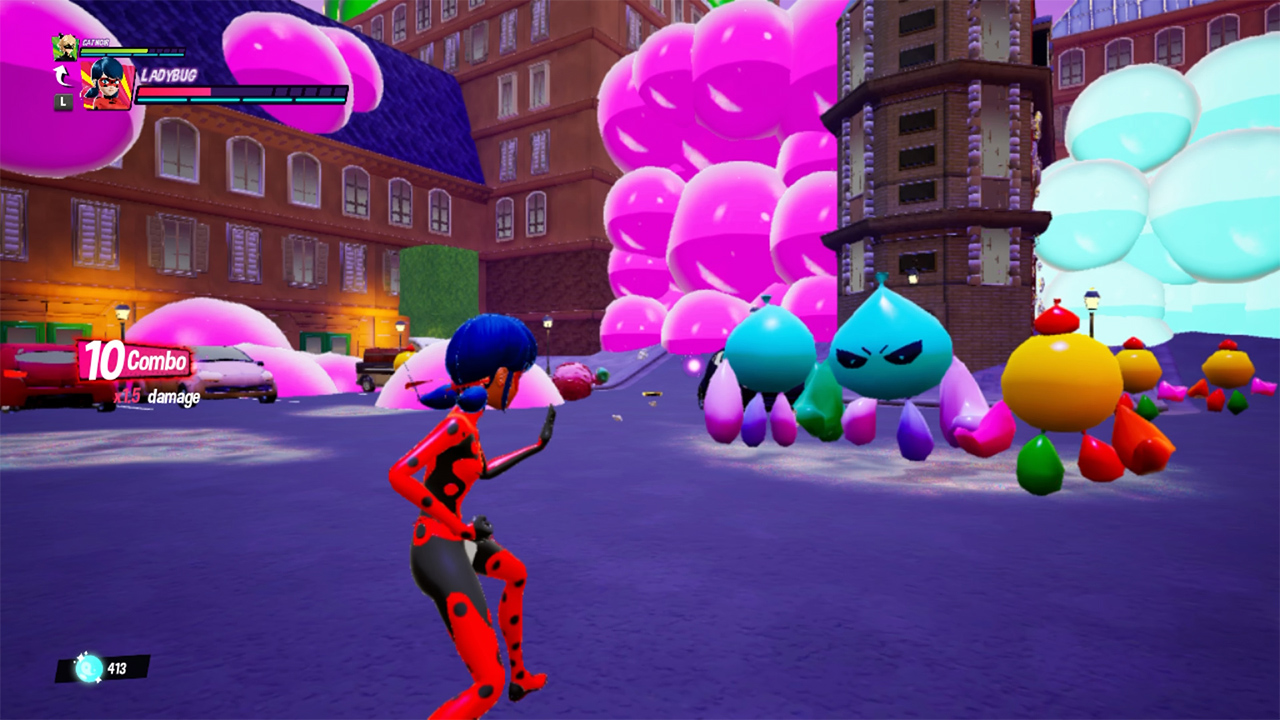Expand the x1.5 damage indicator
The width and height of the screenshot is (1280, 720).
tap(156, 398)
